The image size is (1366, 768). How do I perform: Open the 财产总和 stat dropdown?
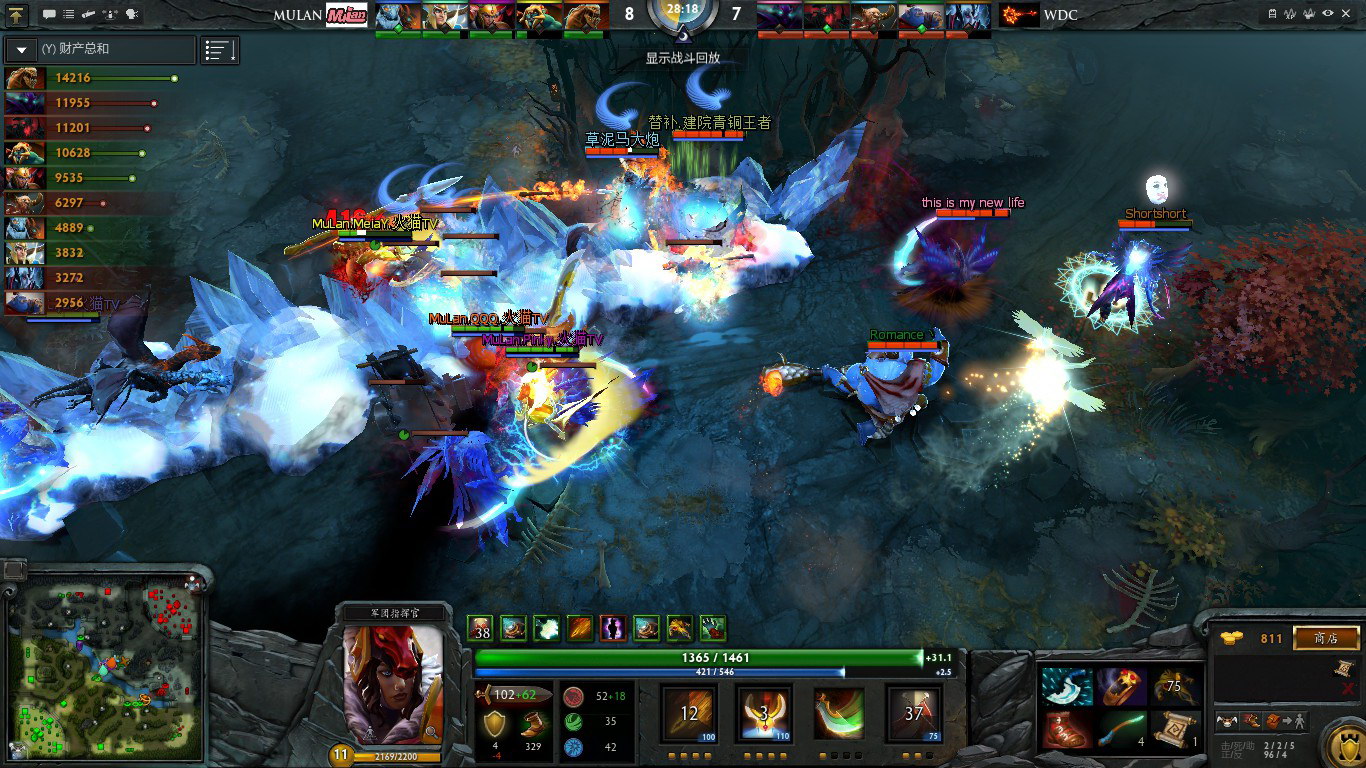tap(21, 49)
